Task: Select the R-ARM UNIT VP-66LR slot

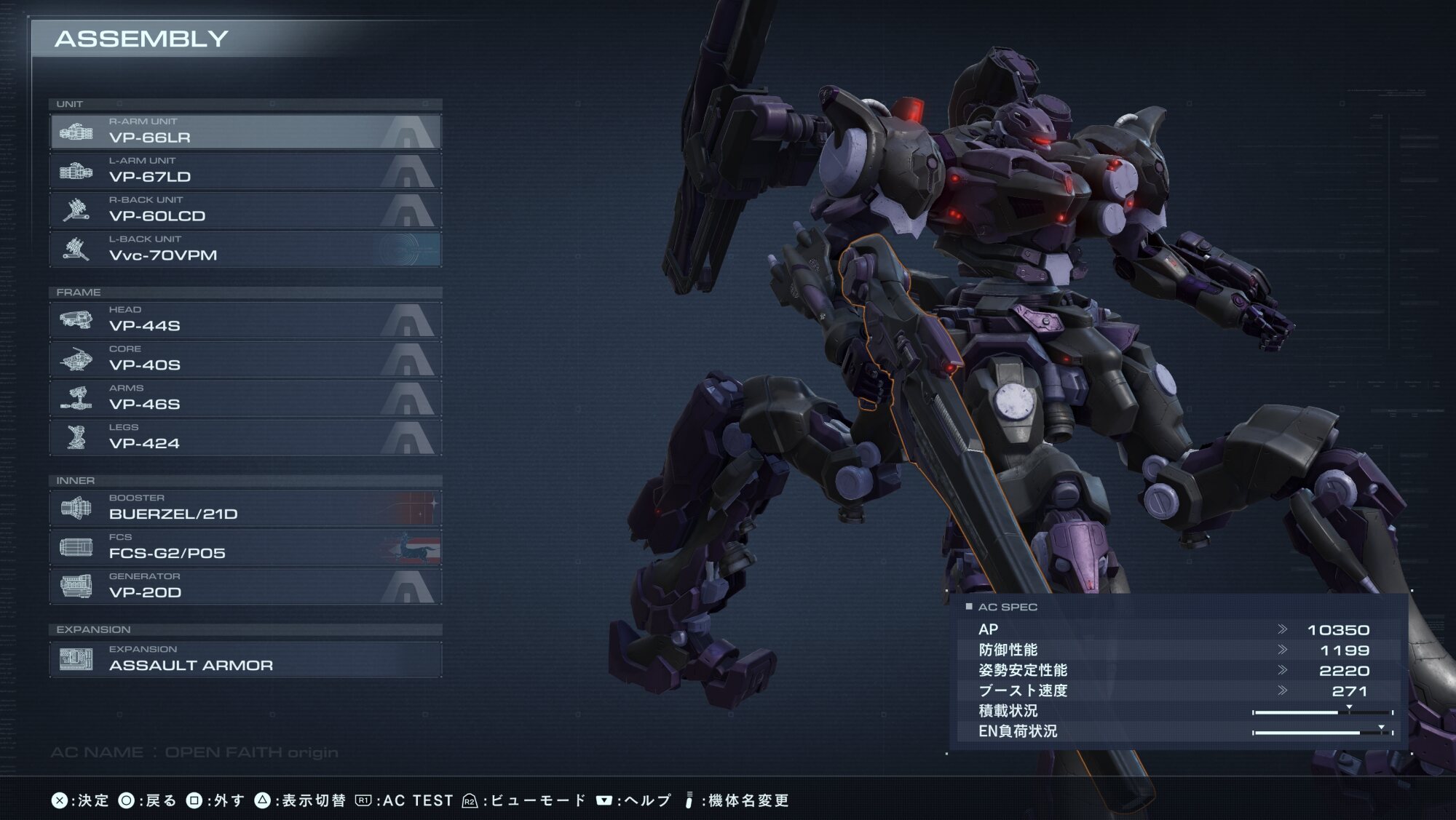Action: (245, 132)
